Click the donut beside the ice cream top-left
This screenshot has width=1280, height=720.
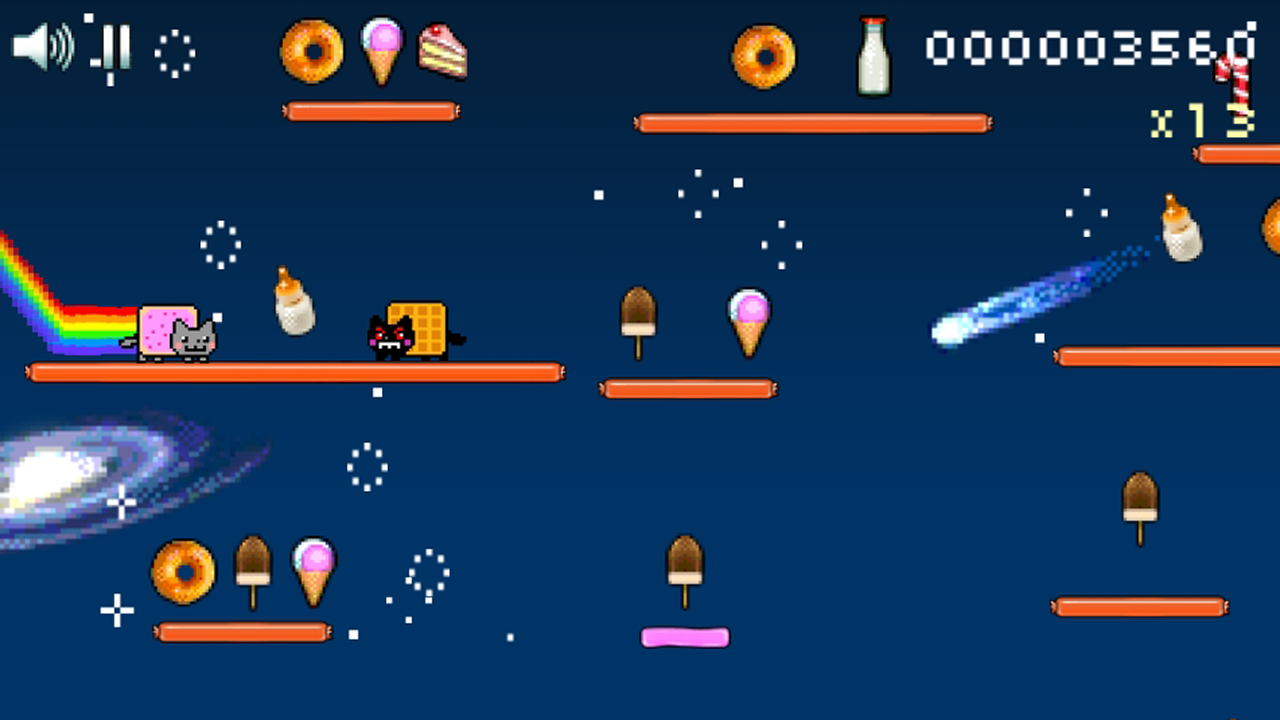click(x=312, y=52)
